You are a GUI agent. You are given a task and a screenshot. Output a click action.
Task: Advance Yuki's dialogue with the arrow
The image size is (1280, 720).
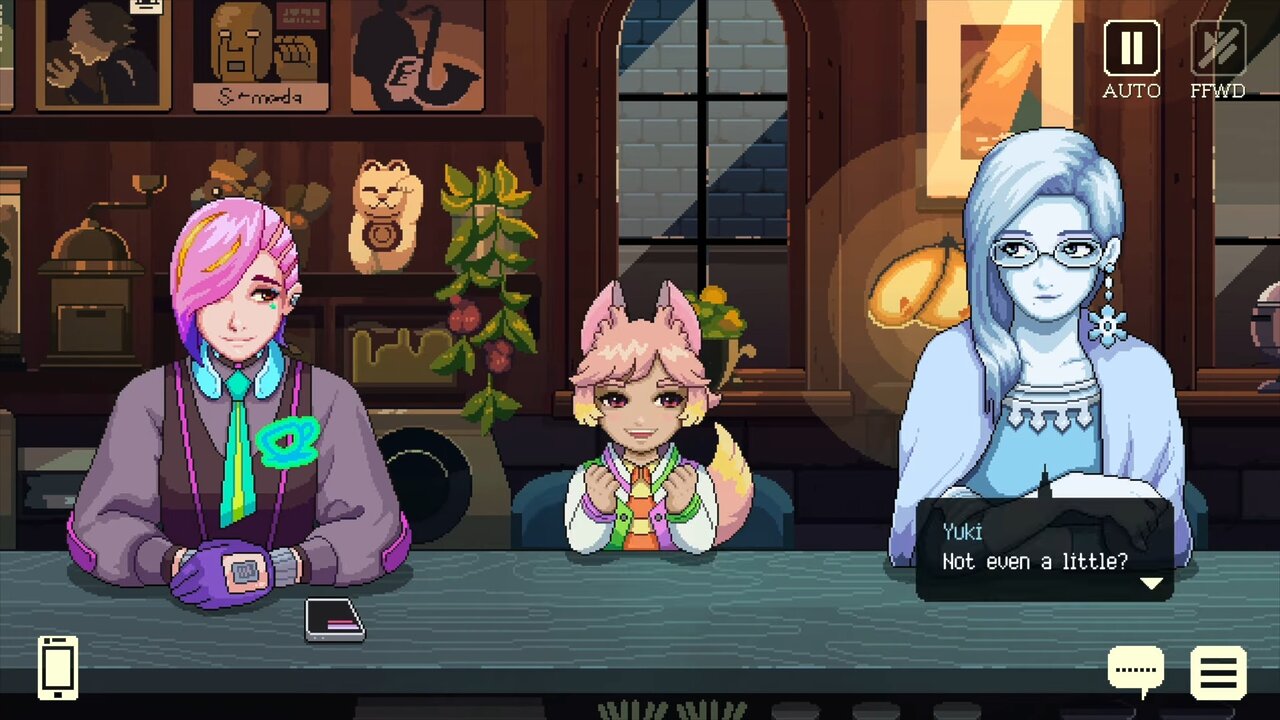coord(1151,583)
